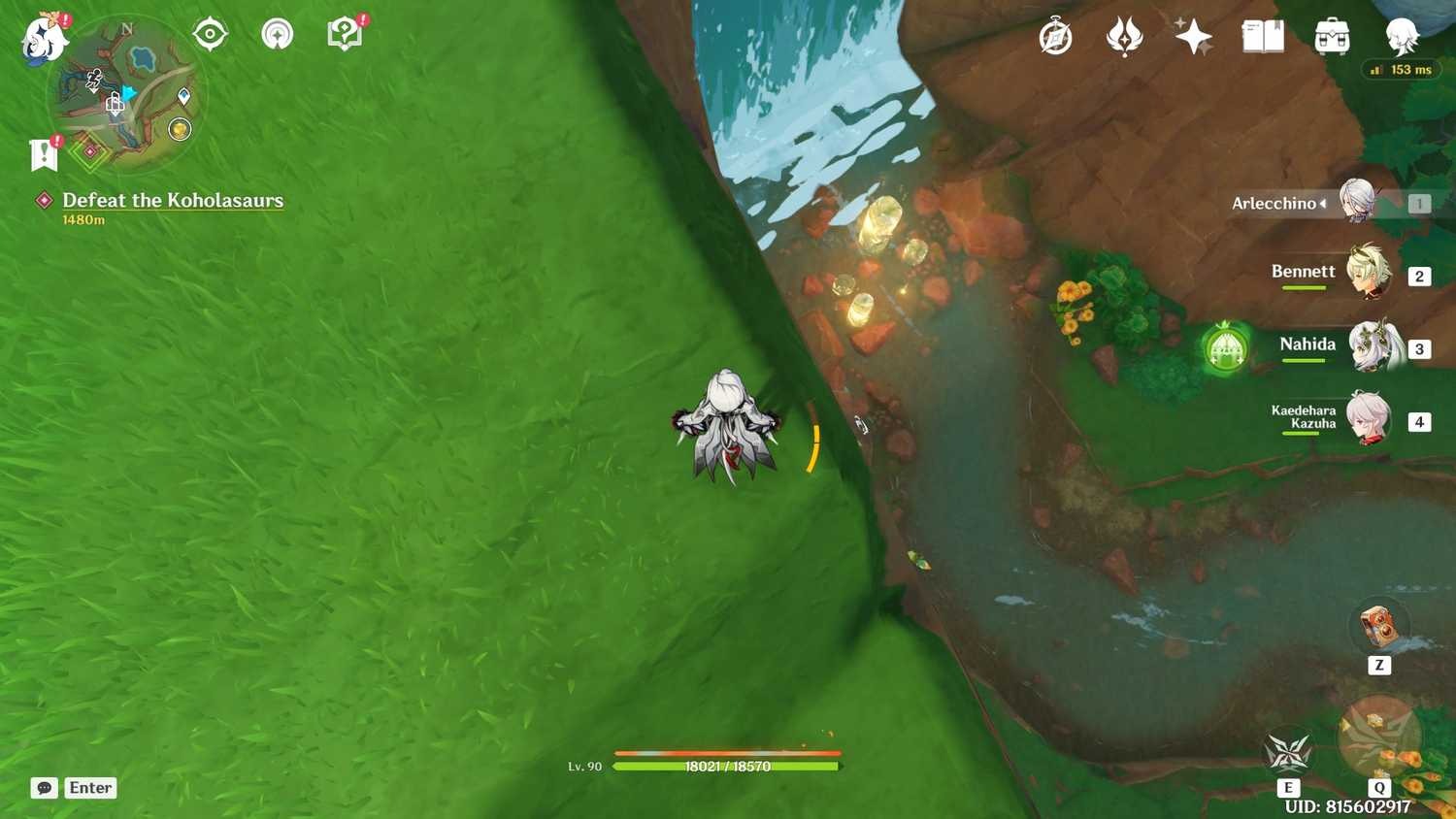Image resolution: width=1456 pixels, height=819 pixels.
Task: Open the Wish menu star icon
Action: pos(1192,36)
